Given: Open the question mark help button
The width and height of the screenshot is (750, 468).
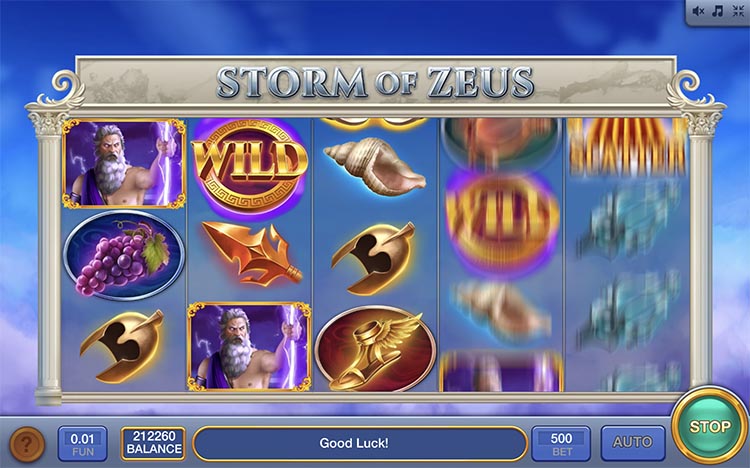Looking at the screenshot, I should (x=27, y=442).
